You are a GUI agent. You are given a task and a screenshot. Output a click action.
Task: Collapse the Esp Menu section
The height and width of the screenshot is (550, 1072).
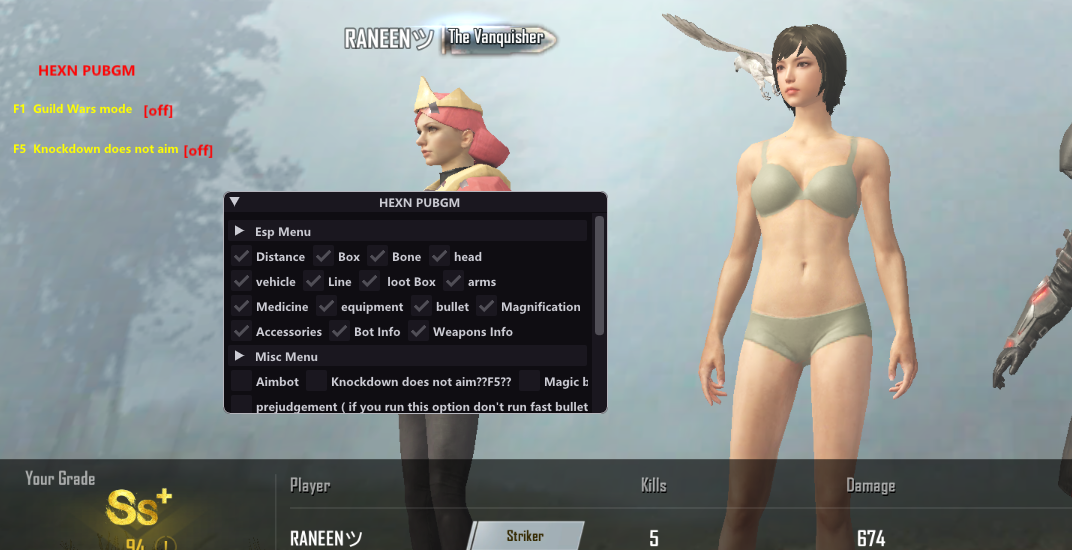tap(240, 231)
